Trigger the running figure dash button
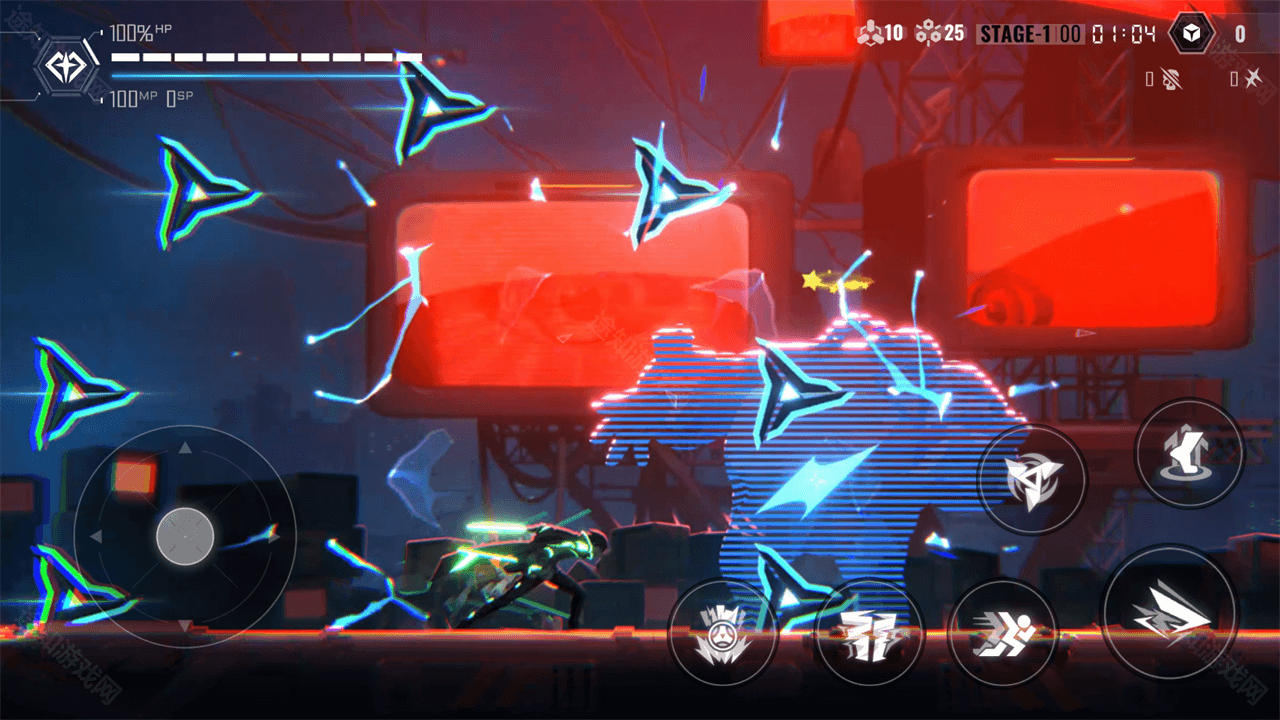 (x=1002, y=632)
